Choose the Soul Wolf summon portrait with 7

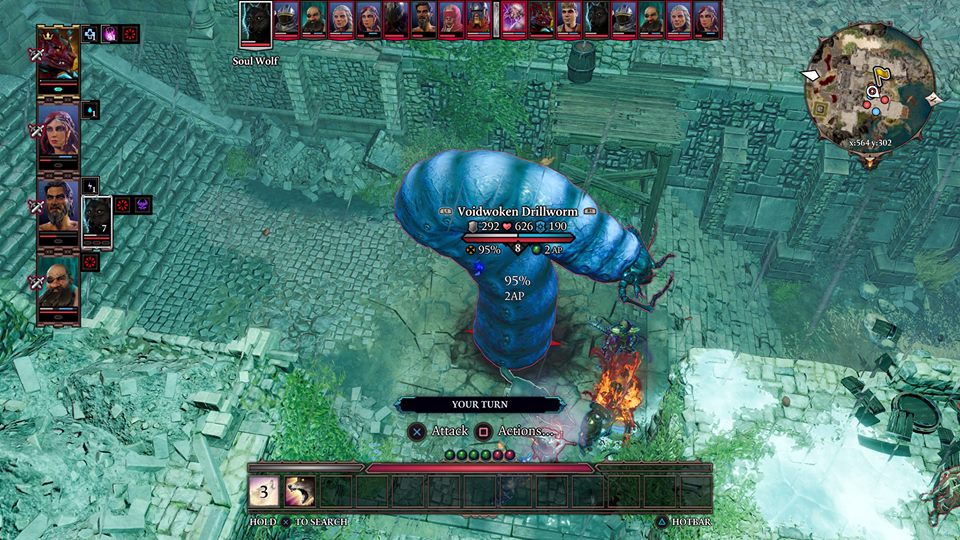(97, 222)
